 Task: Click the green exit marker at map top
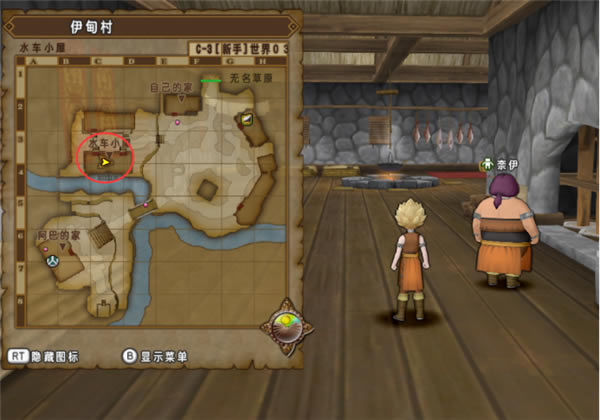point(210,79)
